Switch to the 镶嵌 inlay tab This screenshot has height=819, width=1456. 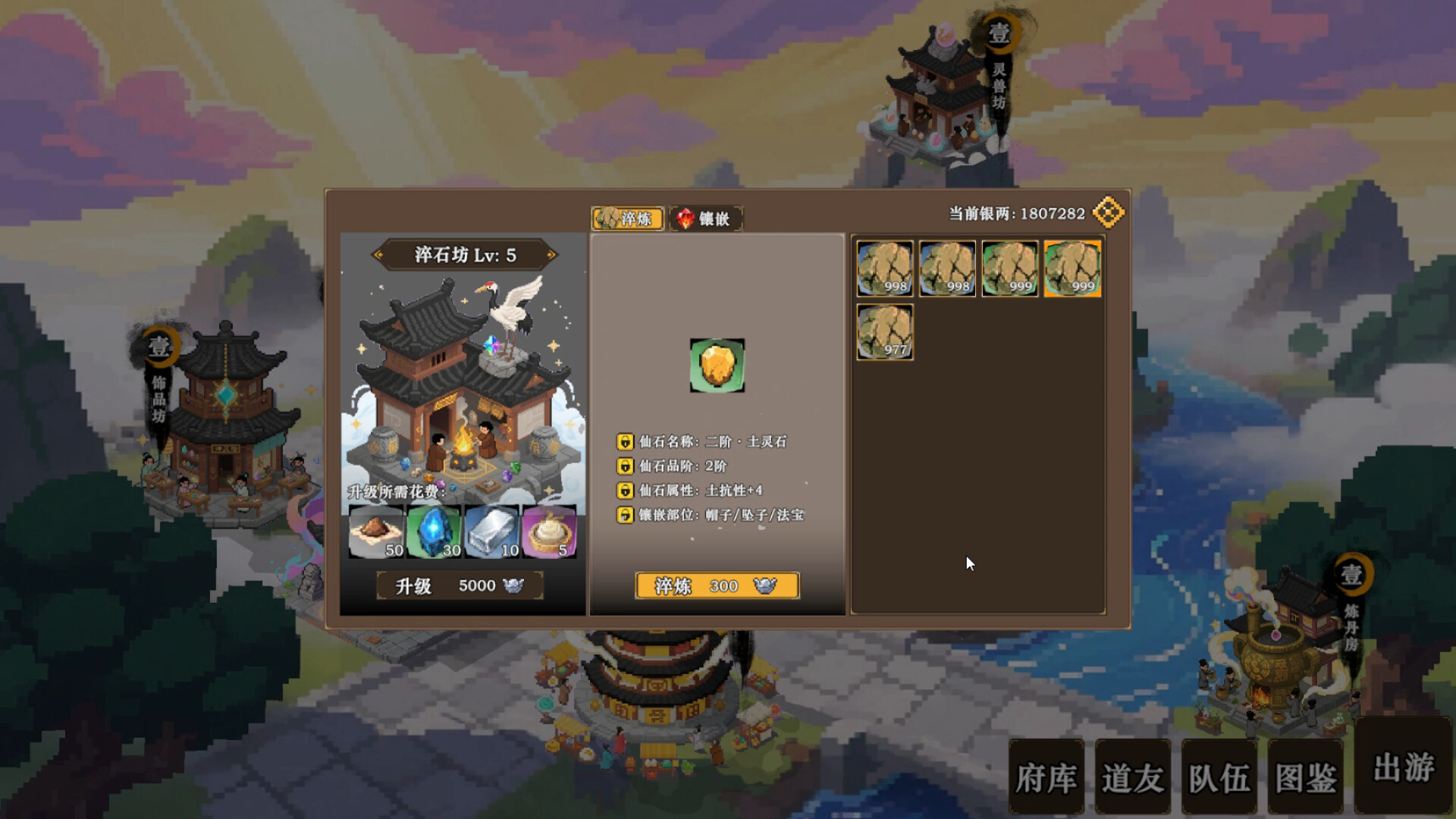(x=708, y=219)
